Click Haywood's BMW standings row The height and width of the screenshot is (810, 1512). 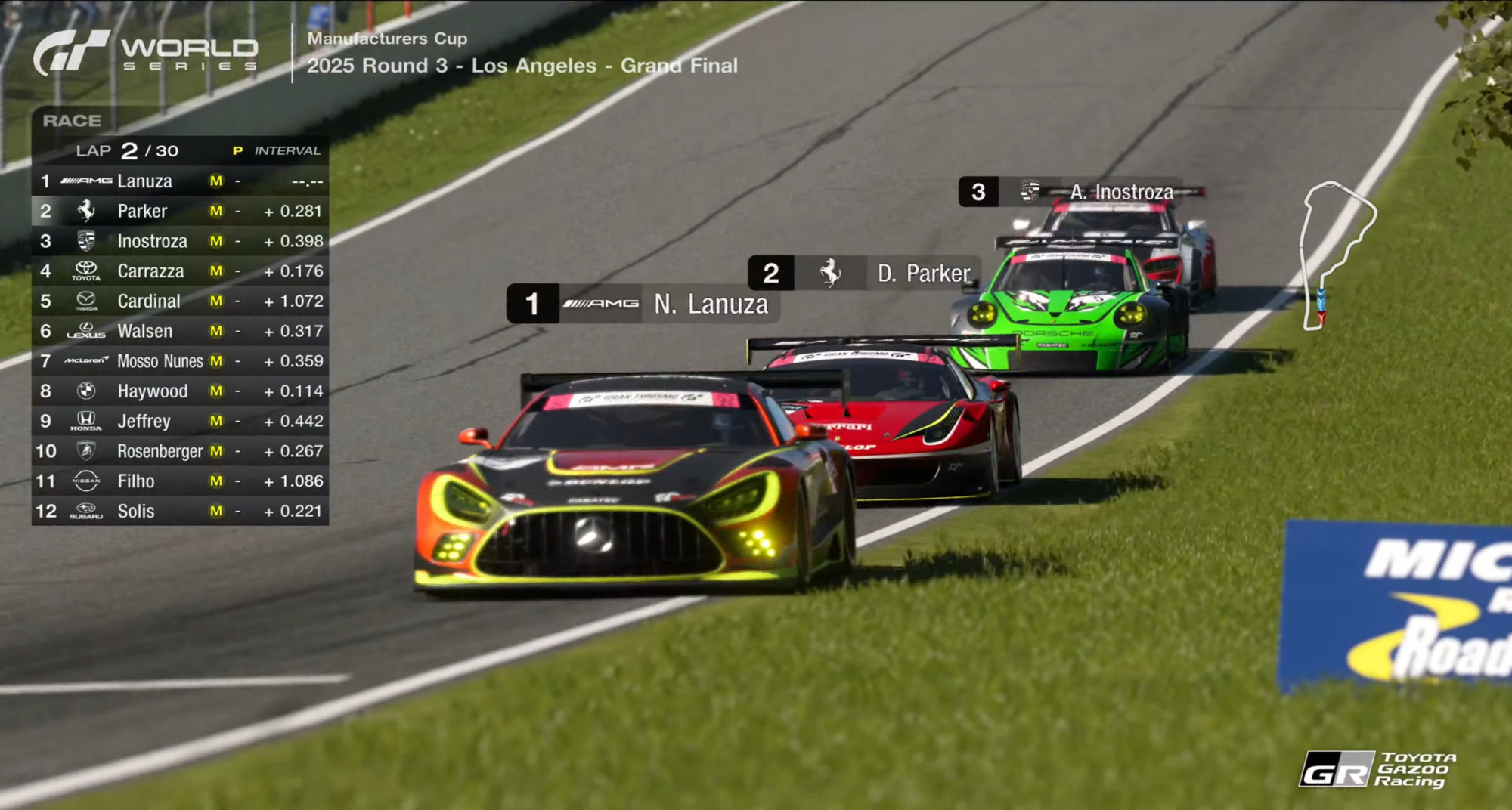tap(180, 391)
